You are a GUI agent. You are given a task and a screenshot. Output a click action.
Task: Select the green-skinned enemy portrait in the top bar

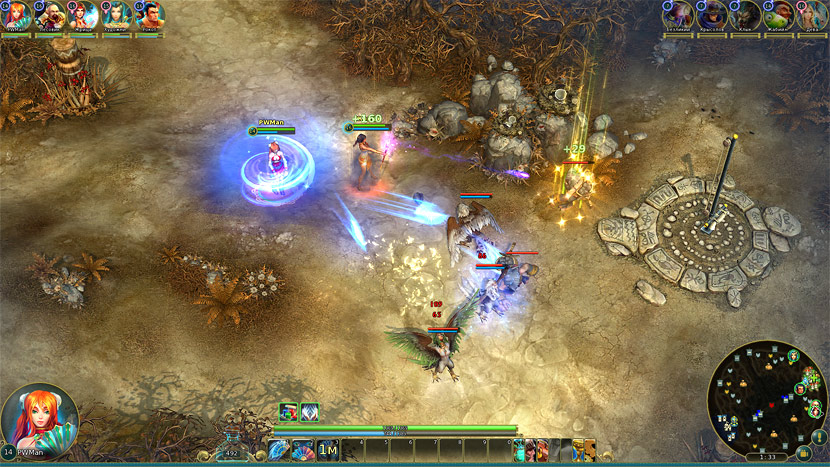pos(779,15)
